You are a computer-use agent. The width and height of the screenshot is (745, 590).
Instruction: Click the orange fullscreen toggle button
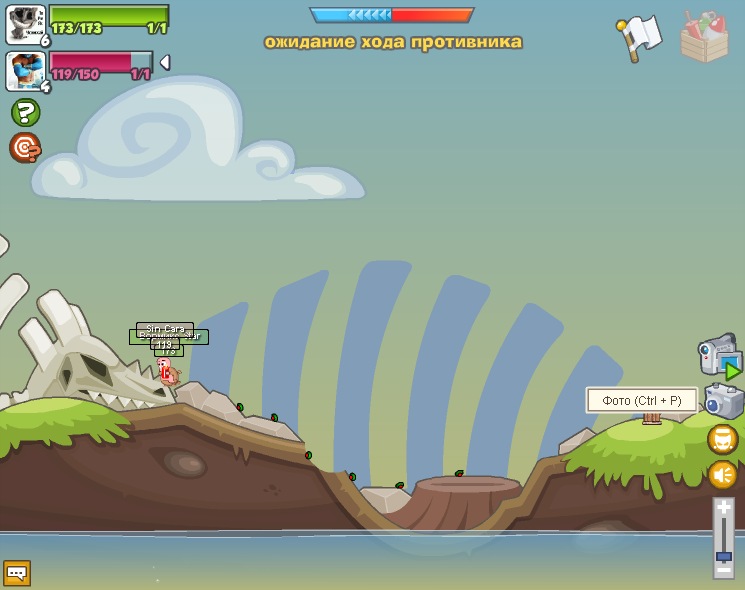pos(722,439)
